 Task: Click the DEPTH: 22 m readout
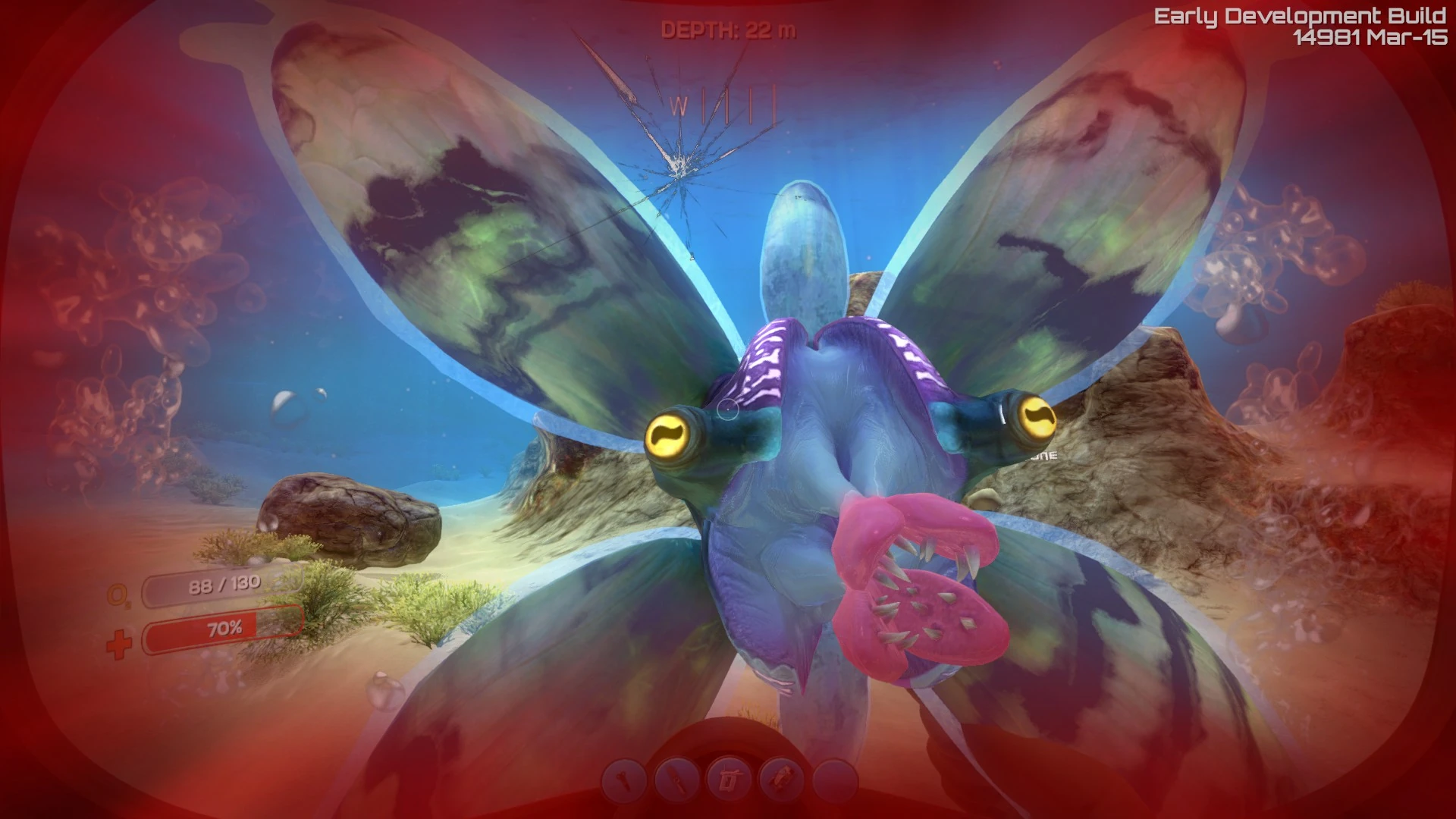pos(726,30)
